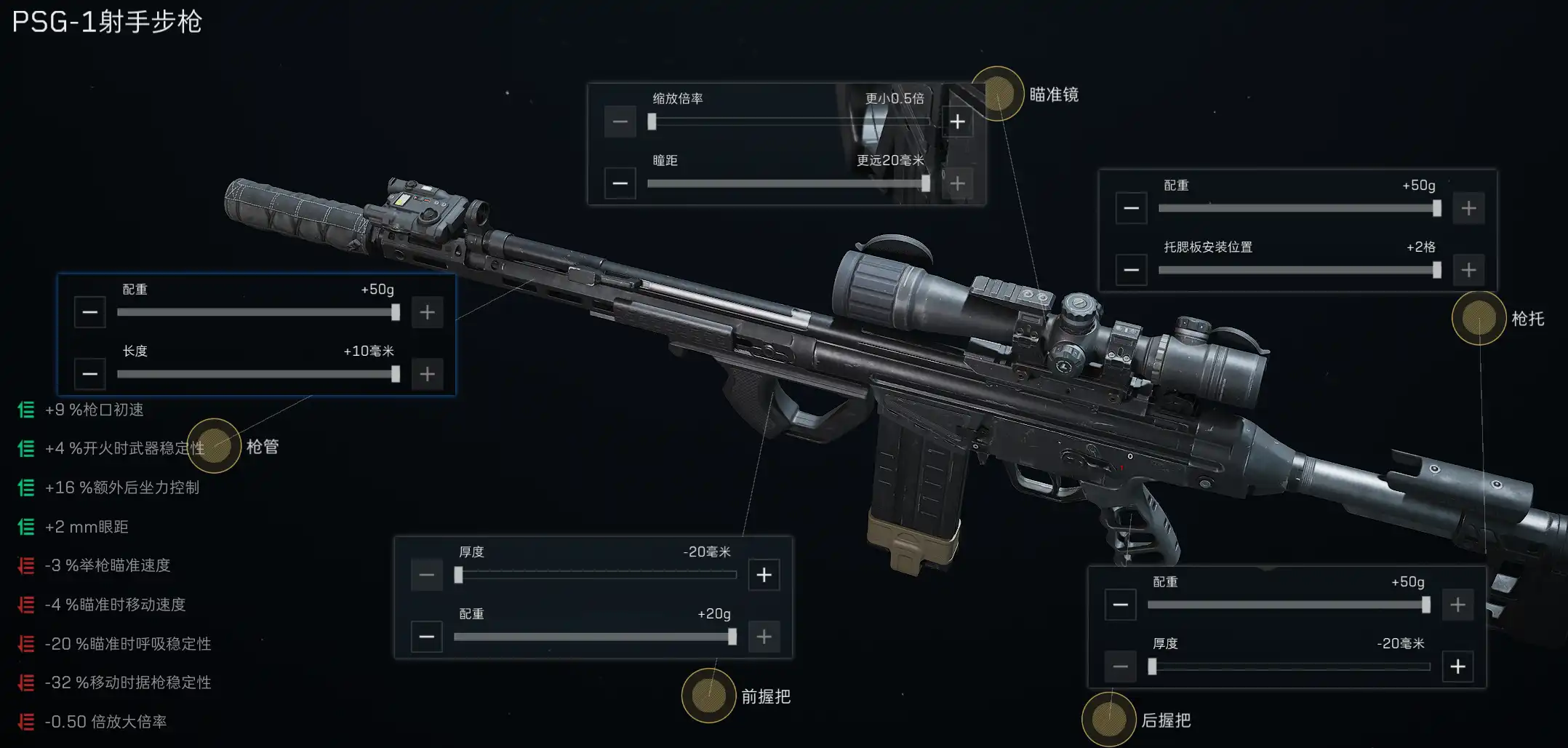Click the plus button beside 瞳距
This screenshot has width=1568, height=748.
[957, 183]
